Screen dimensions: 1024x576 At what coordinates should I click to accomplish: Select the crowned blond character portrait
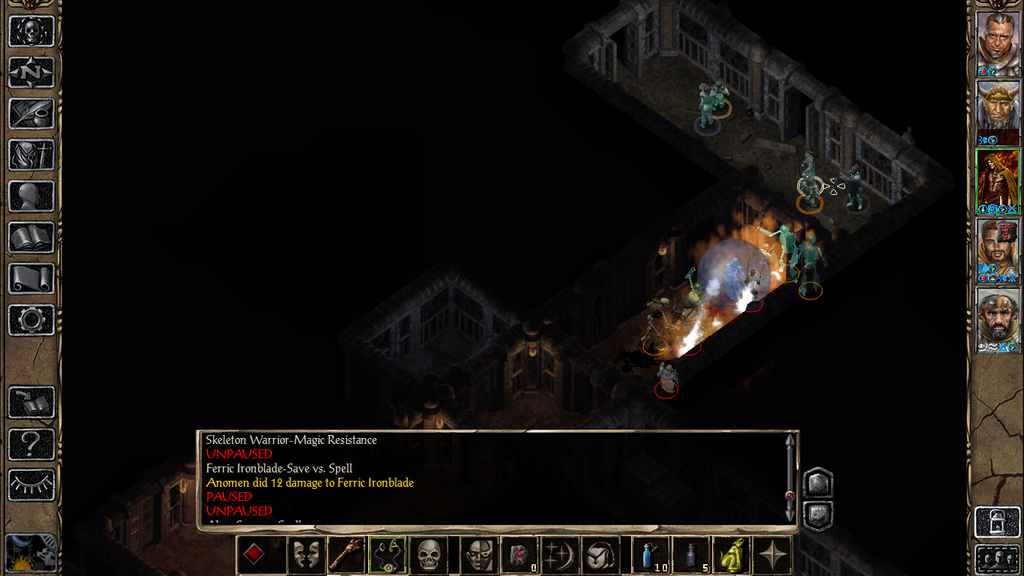pyautogui.click(x=997, y=112)
